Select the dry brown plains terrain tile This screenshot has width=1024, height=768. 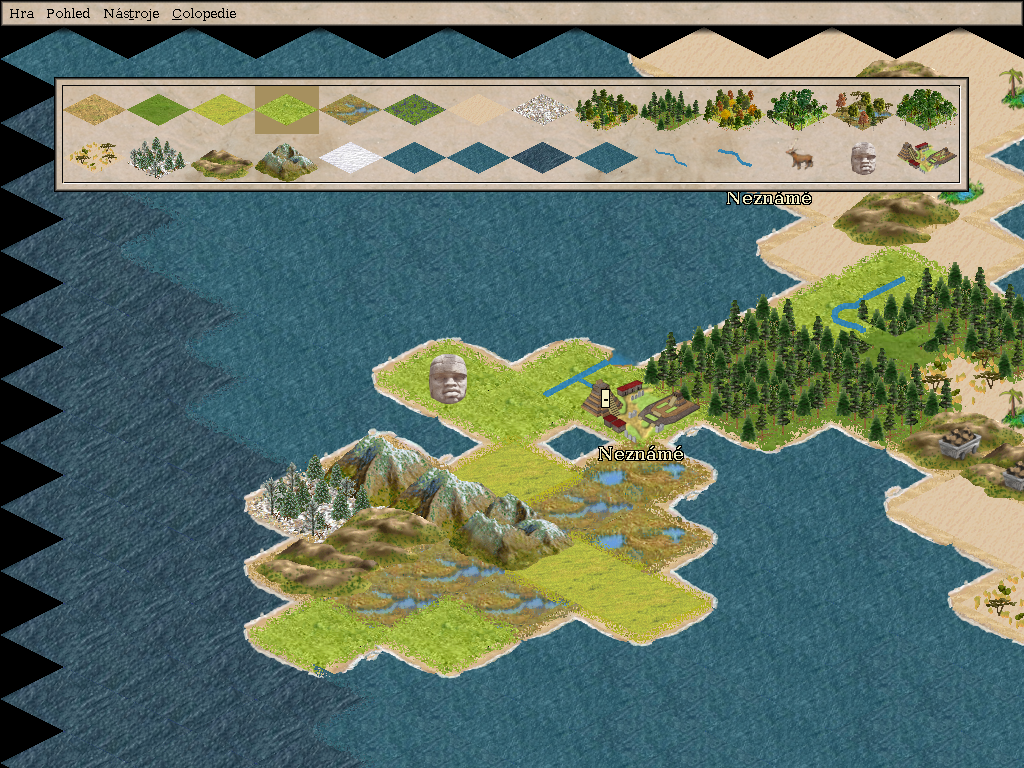pyautogui.click(x=95, y=108)
